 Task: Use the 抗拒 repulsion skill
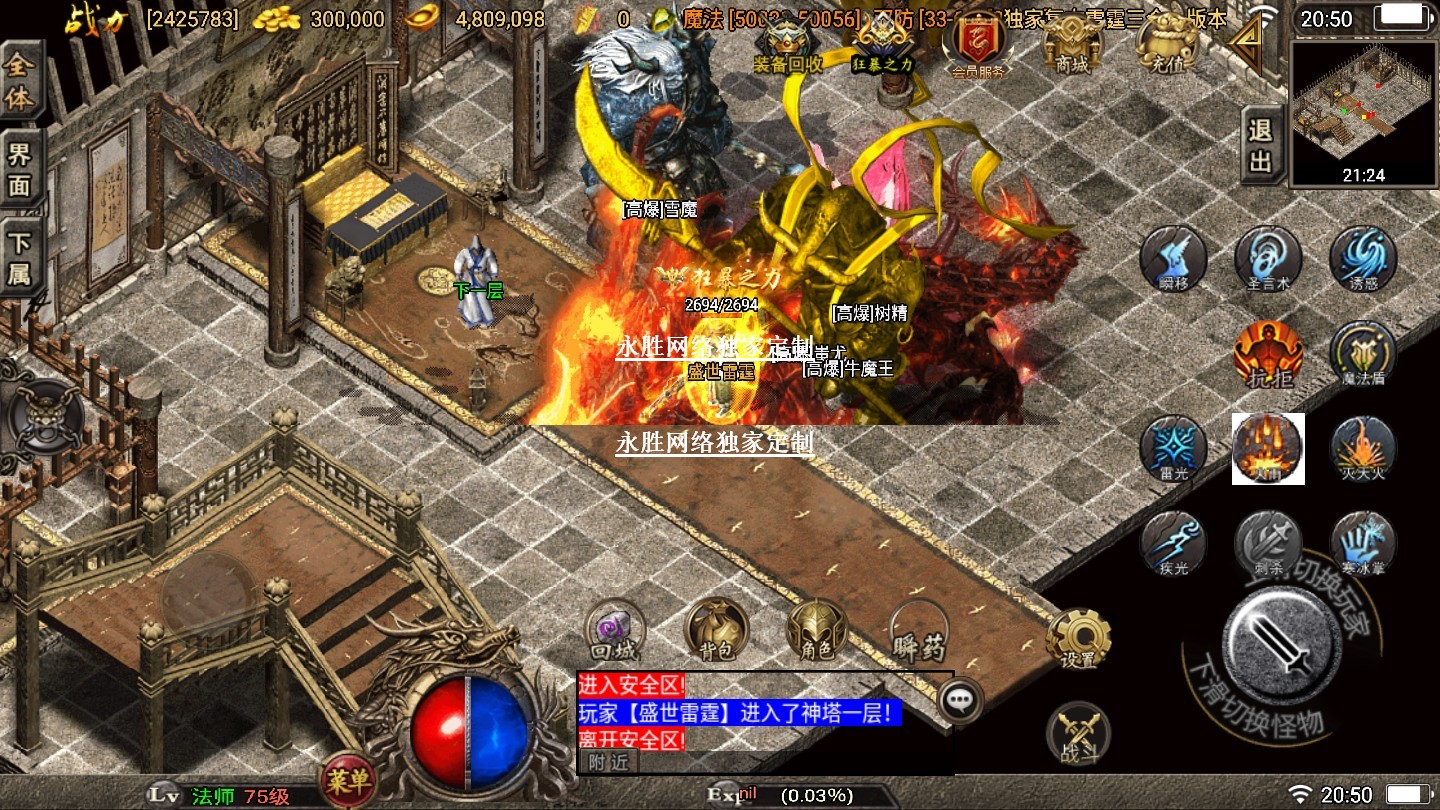[x=1268, y=353]
